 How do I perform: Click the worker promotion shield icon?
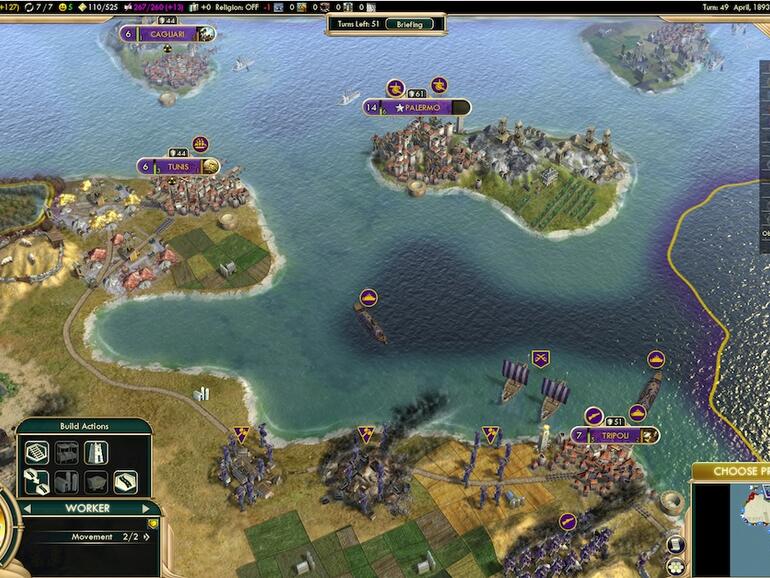[x=153, y=523]
